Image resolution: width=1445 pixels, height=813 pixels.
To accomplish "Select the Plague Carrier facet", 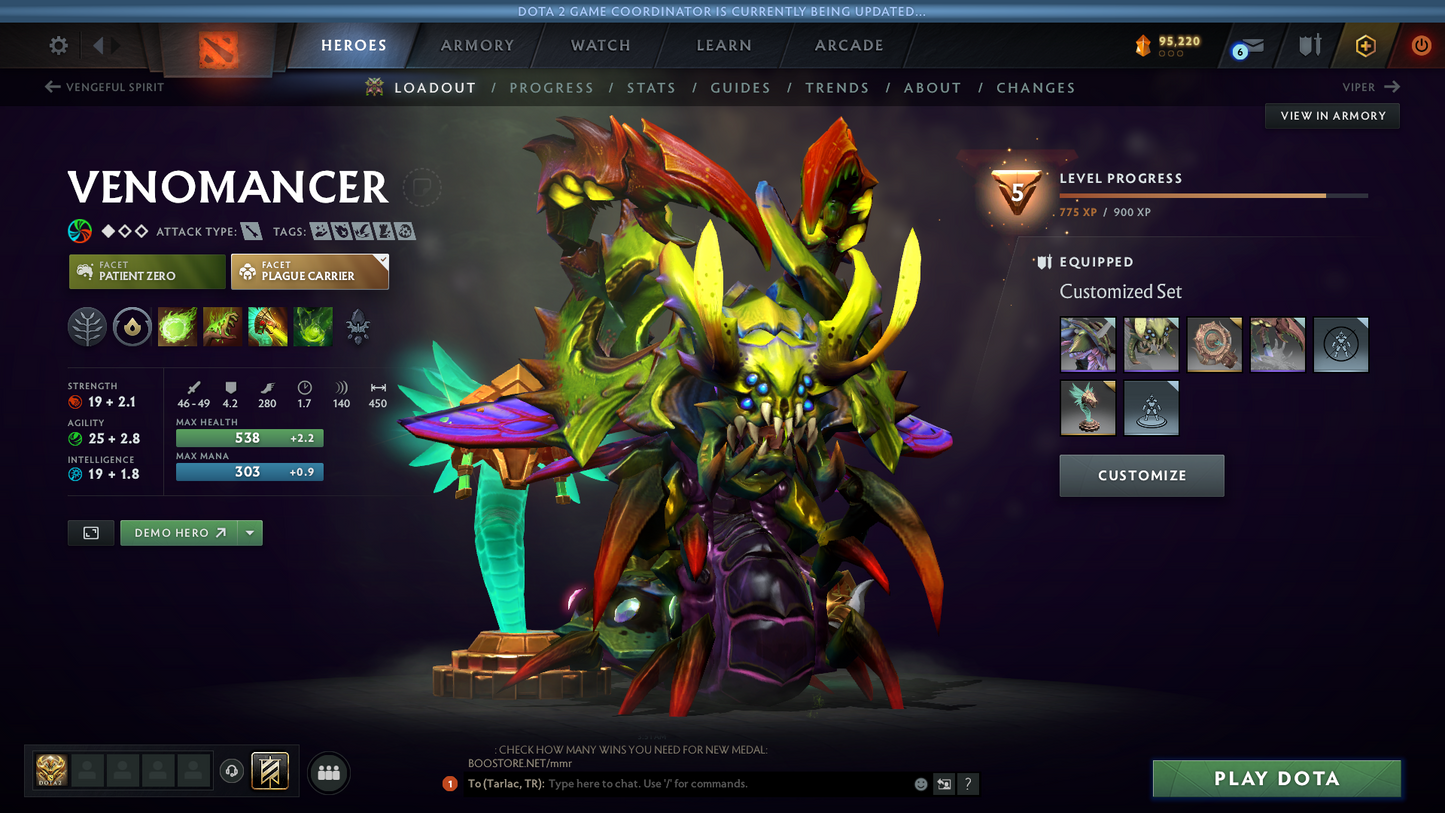I will coord(309,271).
